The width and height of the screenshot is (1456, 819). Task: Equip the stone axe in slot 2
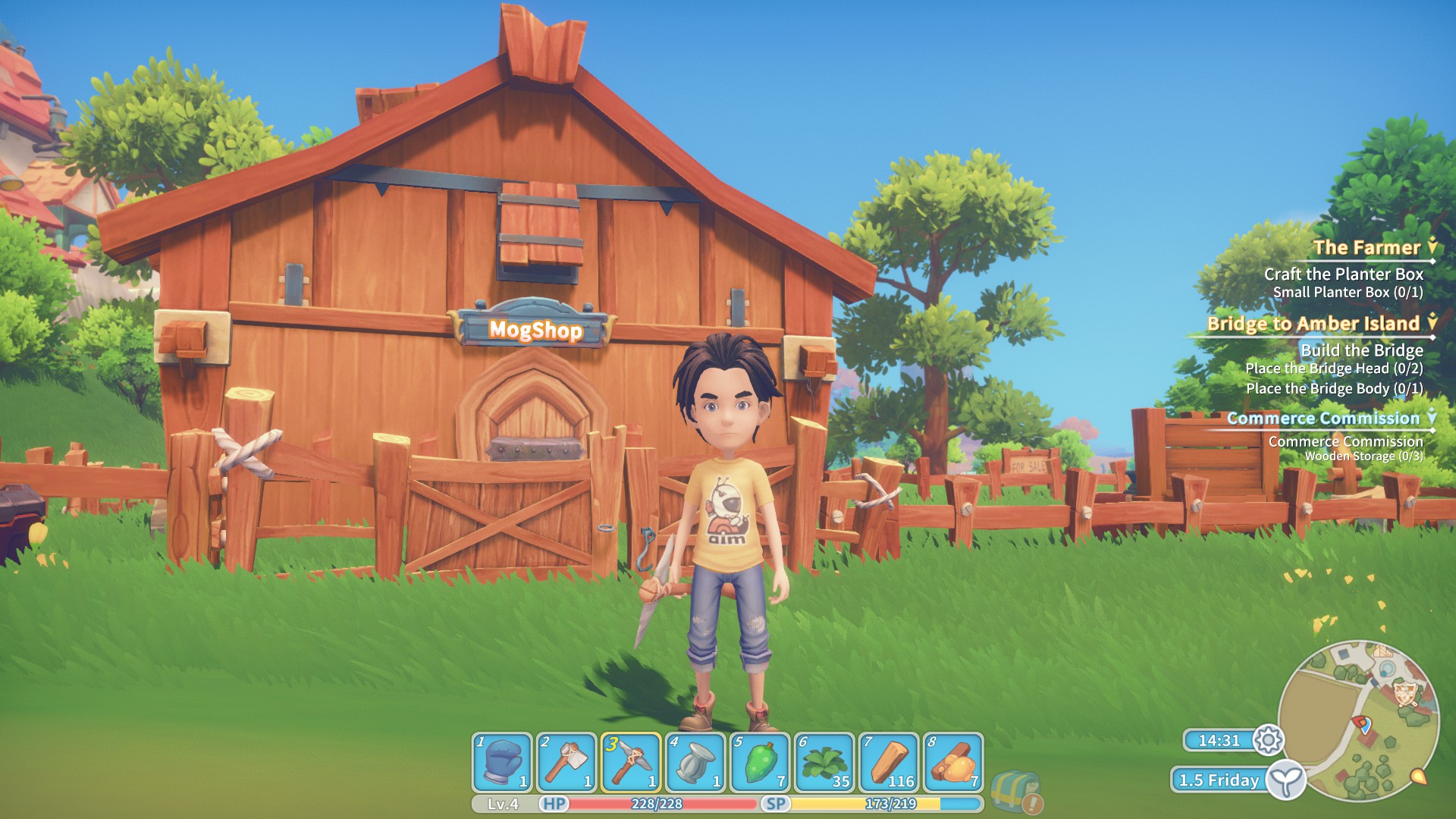coord(566,762)
